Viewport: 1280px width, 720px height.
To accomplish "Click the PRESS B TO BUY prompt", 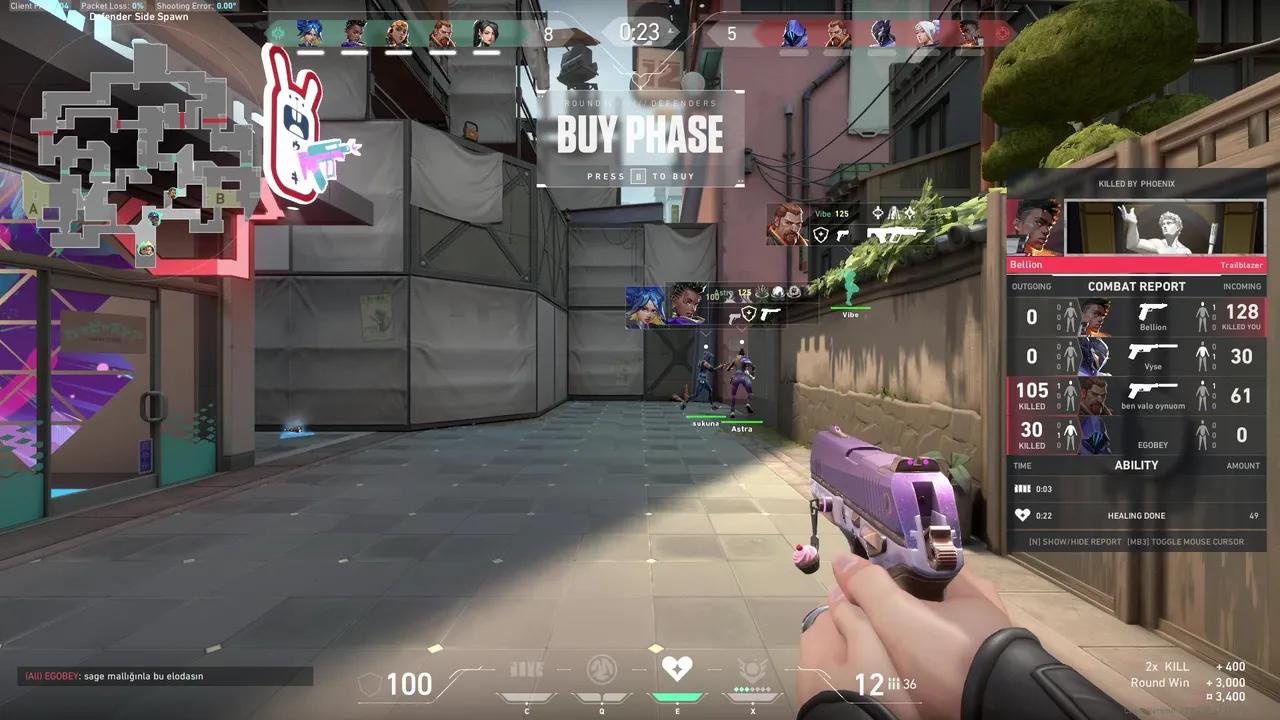I will click(x=640, y=176).
